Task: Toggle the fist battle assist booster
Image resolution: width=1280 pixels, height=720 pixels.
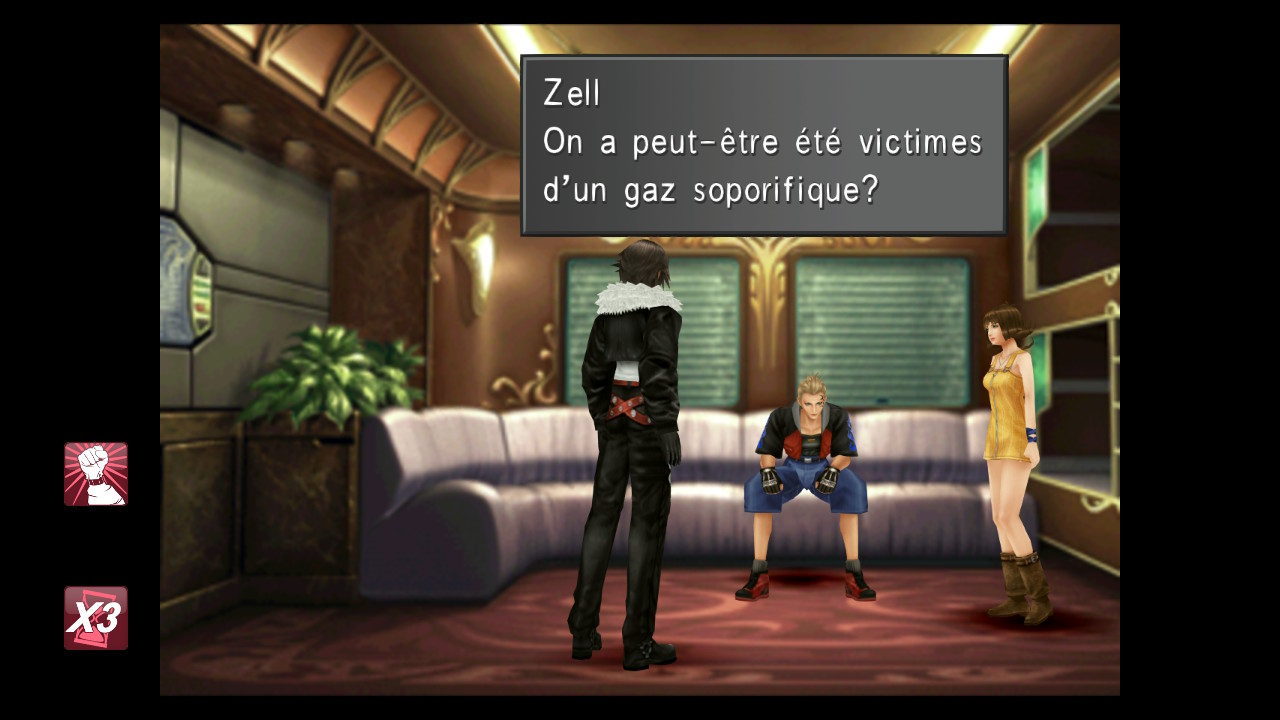Action: (96, 474)
